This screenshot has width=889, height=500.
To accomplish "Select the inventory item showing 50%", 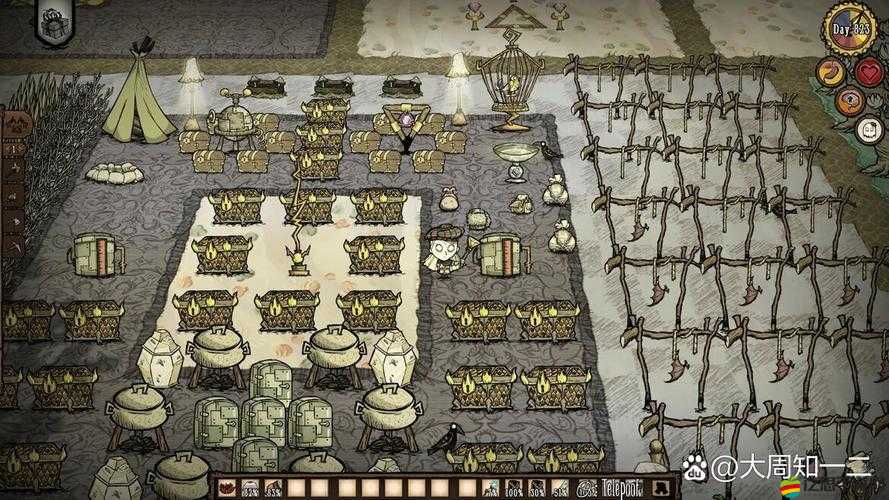I will (537, 487).
